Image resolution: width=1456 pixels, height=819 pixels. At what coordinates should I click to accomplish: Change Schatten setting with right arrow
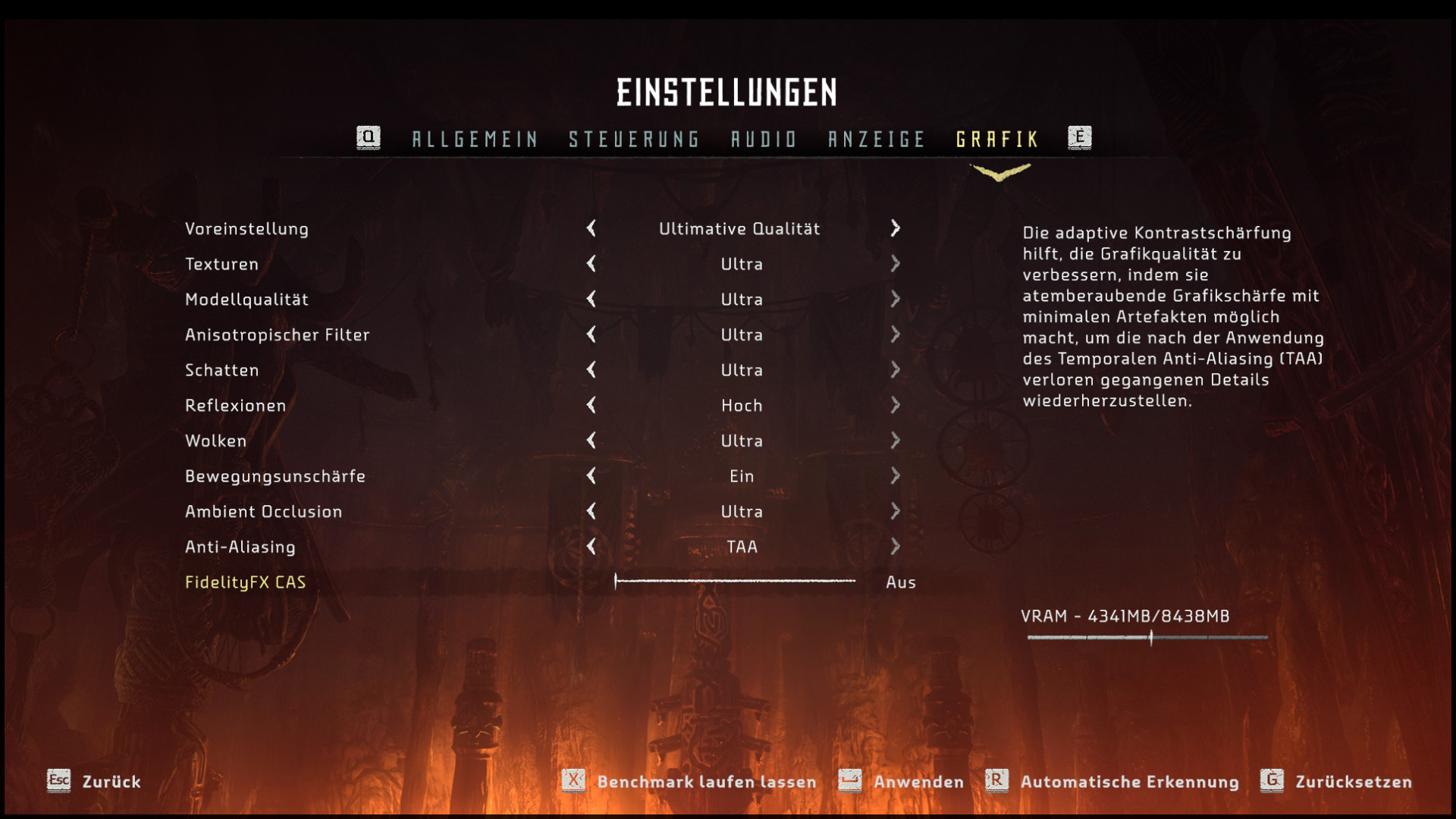point(896,370)
